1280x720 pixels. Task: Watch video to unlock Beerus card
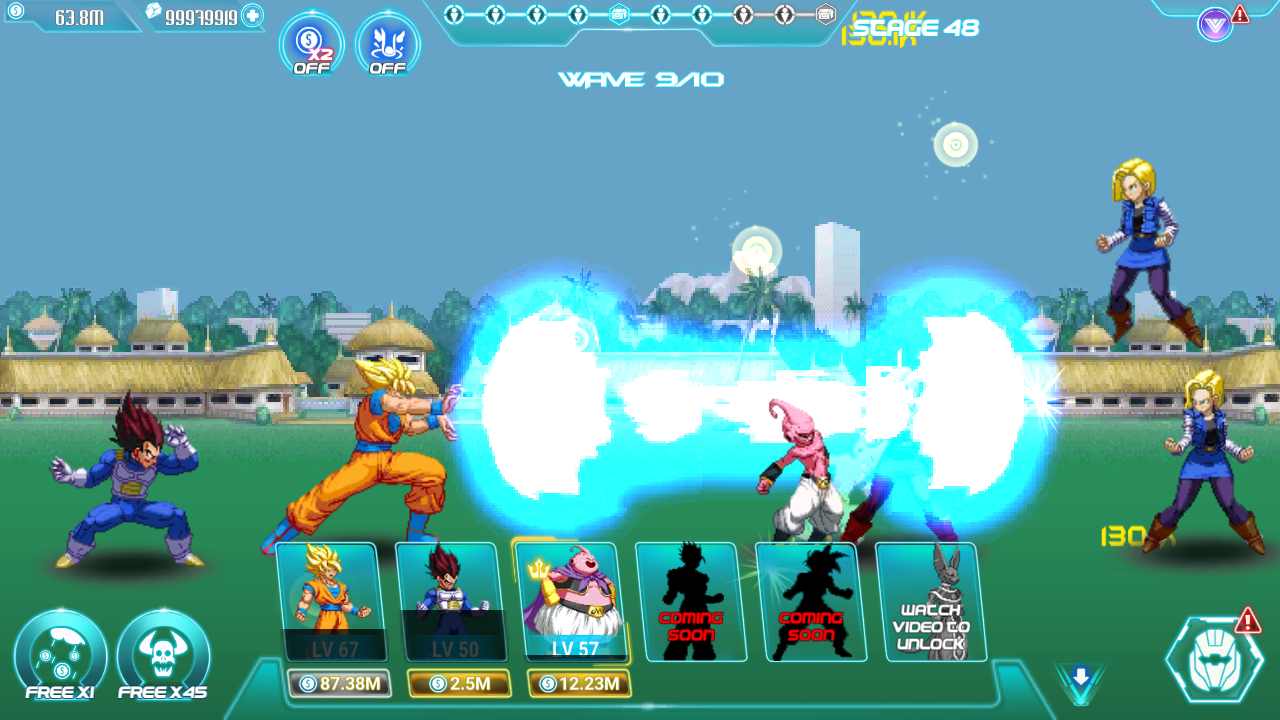point(930,602)
